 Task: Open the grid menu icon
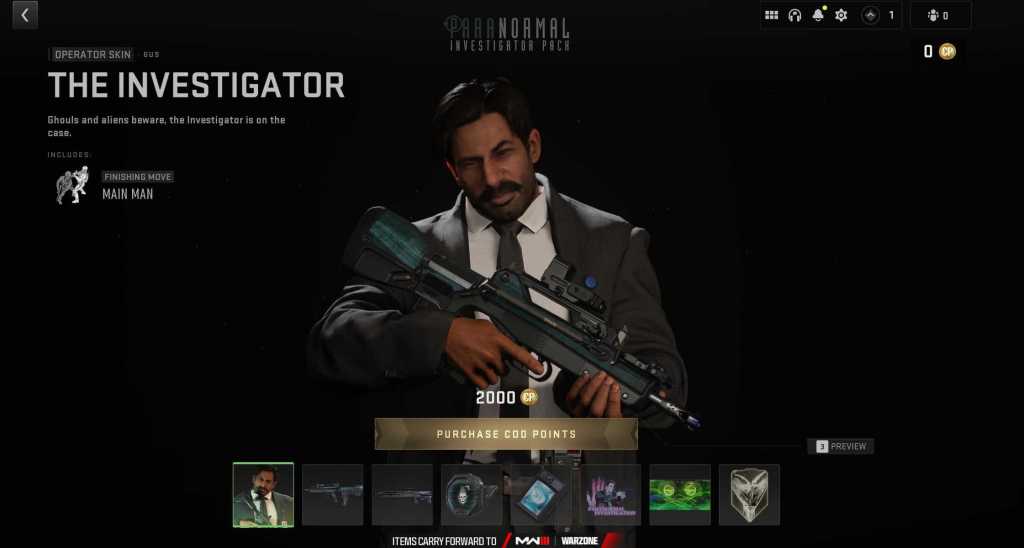coord(771,15)
